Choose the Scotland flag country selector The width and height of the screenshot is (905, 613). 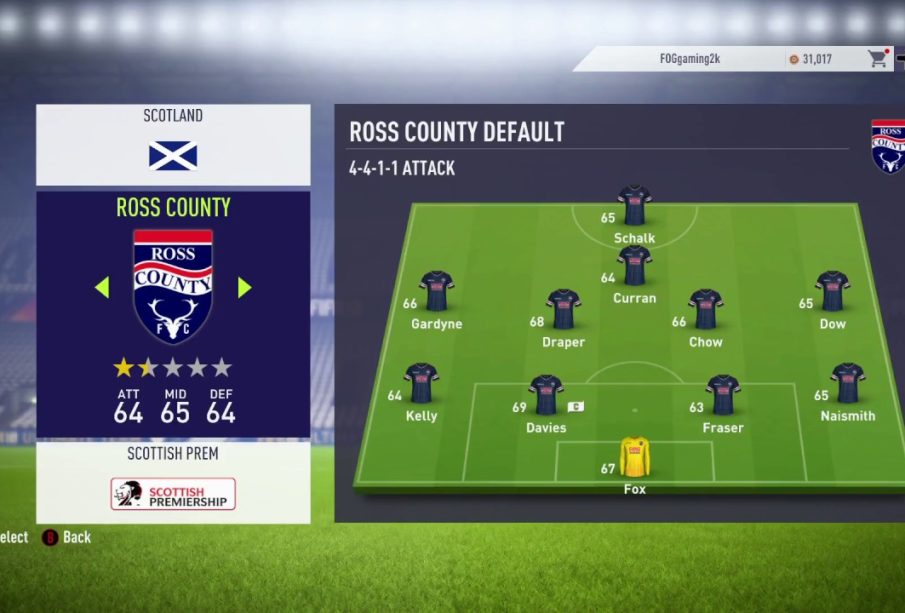click(173, 155)
